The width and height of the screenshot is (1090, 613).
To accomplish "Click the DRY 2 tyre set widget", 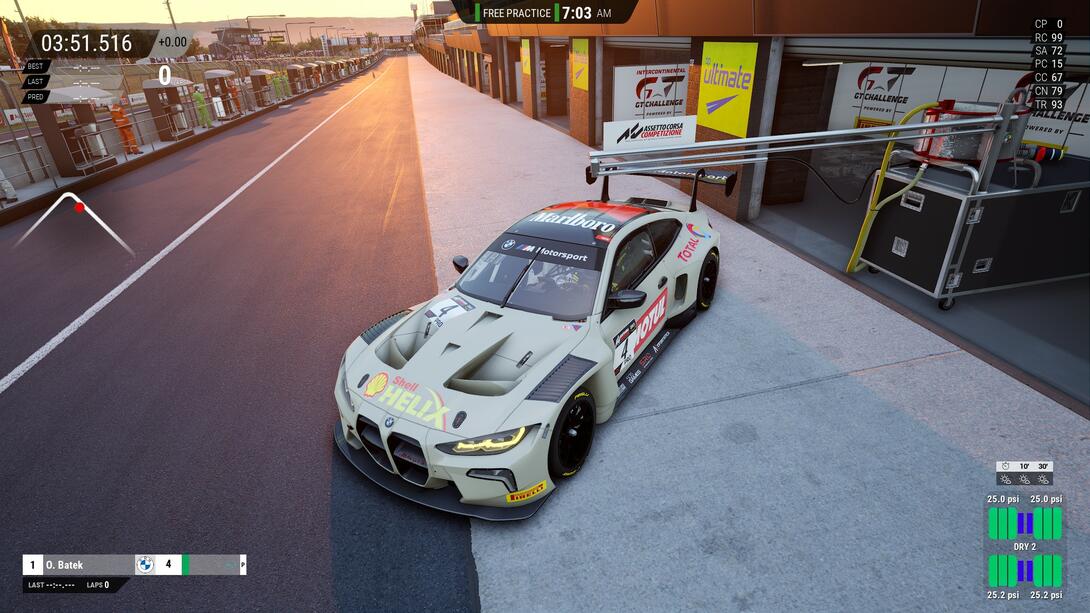I will 1024,546.
